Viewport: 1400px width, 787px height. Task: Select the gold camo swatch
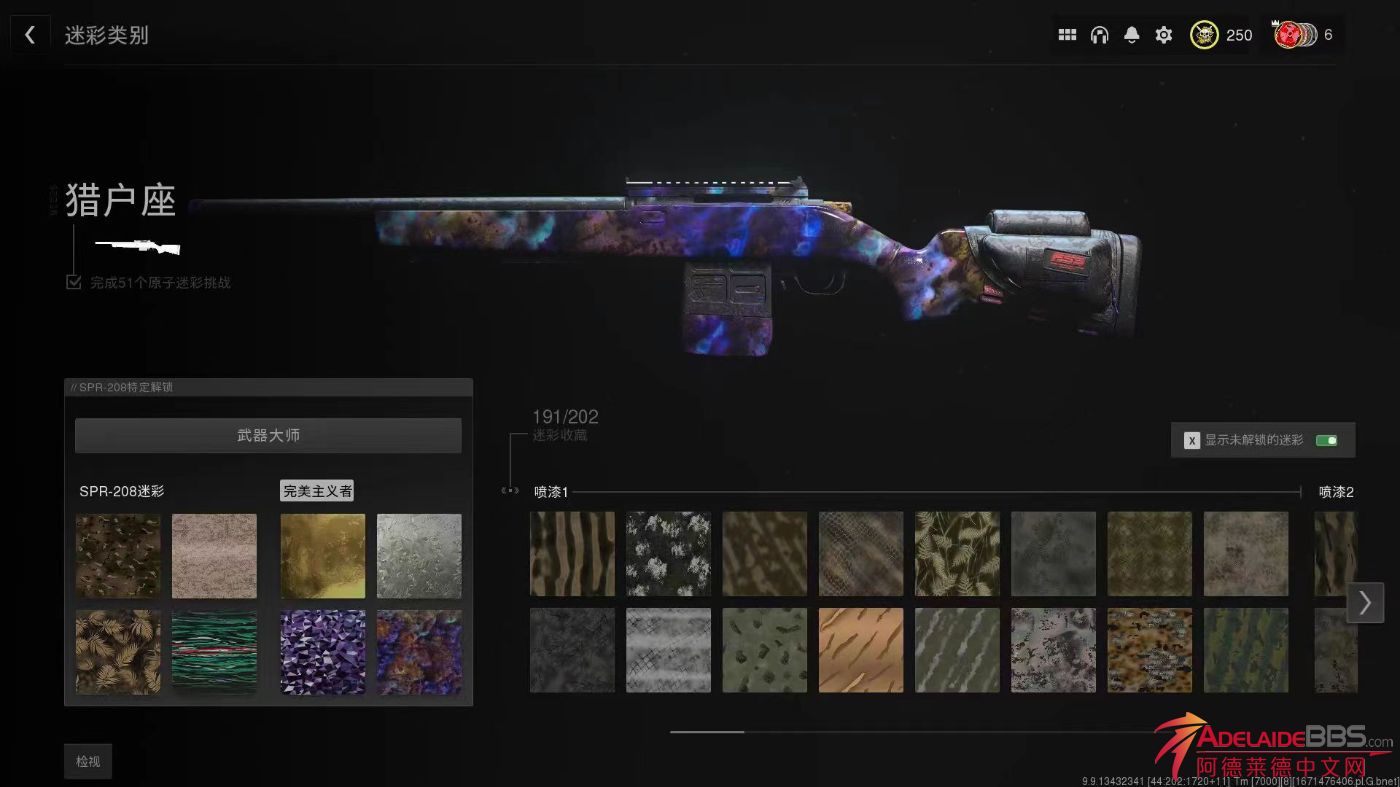pyautogui.click(x=322, y=556)
